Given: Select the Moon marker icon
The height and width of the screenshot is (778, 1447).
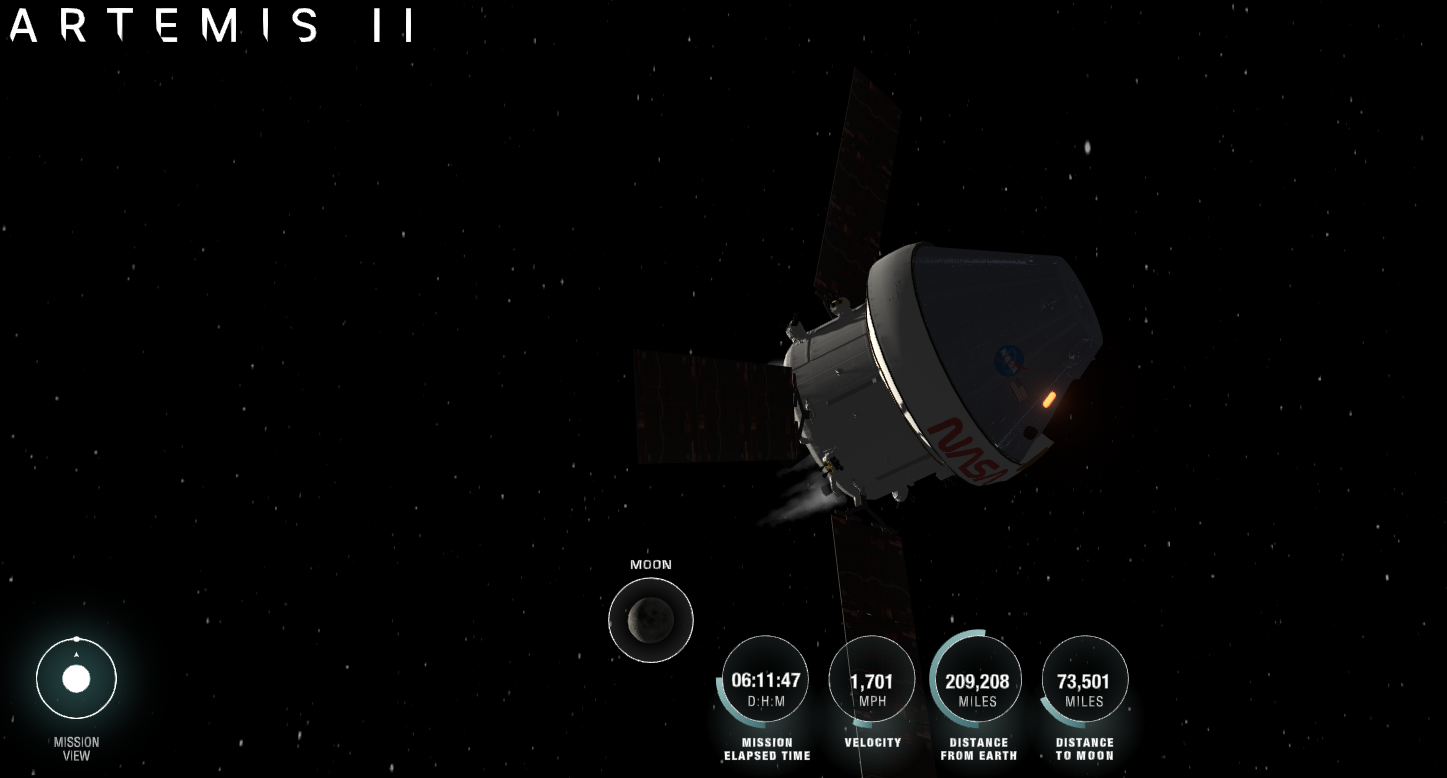Looking at the screenshot, I should (650, 619).
